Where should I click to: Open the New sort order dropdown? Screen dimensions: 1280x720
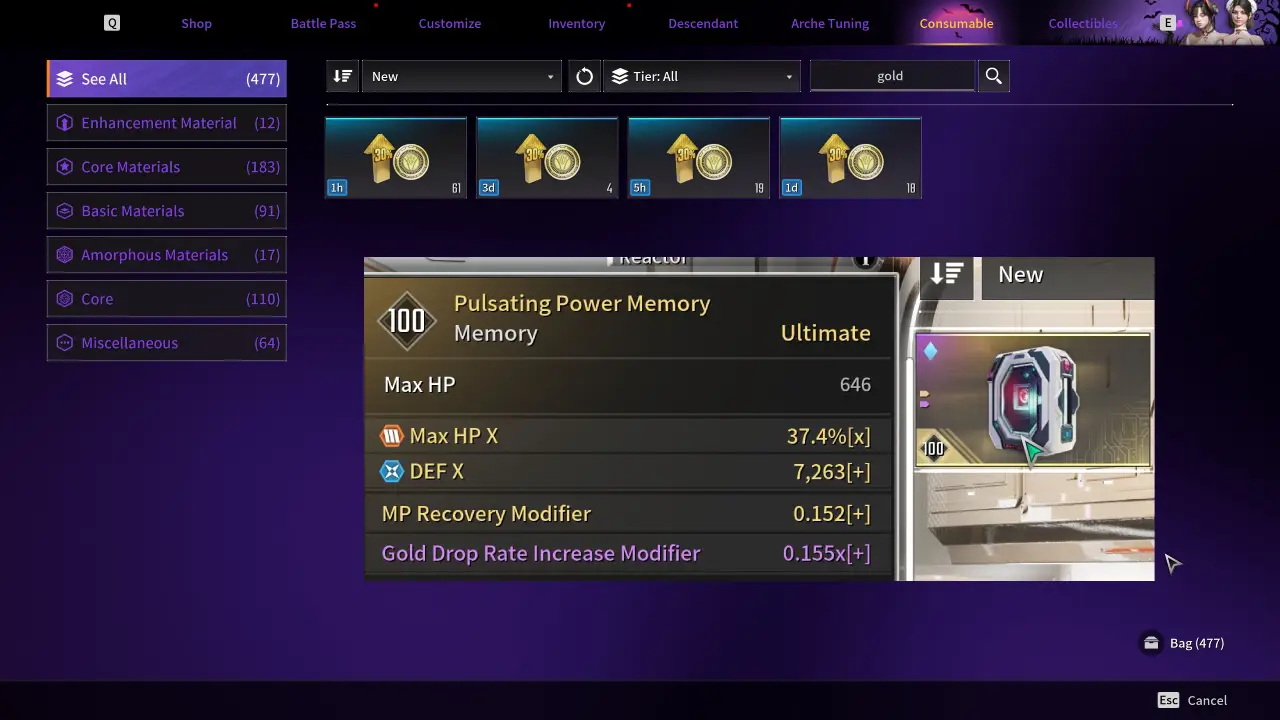coord(461,76)
